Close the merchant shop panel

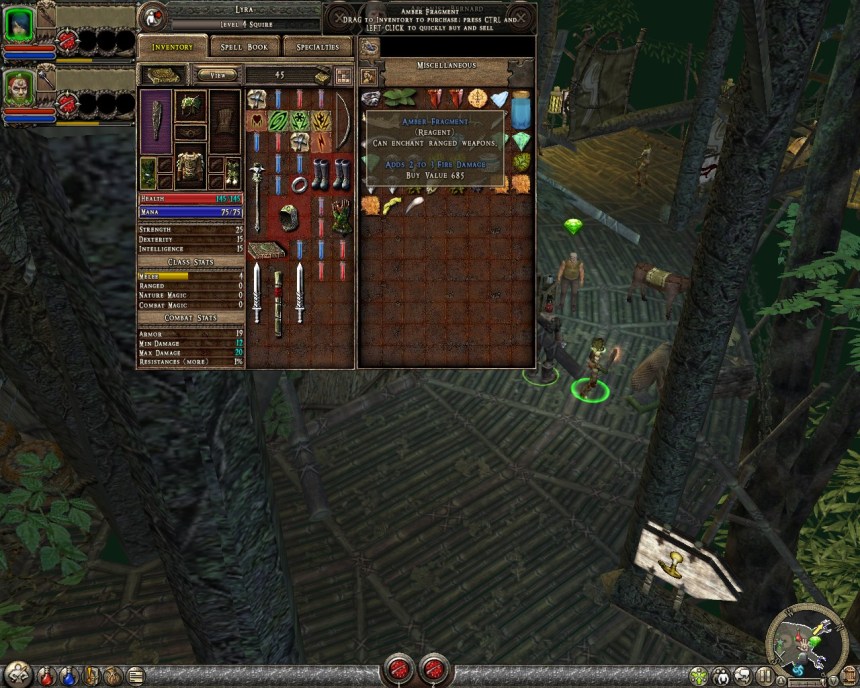click(x=521, y=18)
